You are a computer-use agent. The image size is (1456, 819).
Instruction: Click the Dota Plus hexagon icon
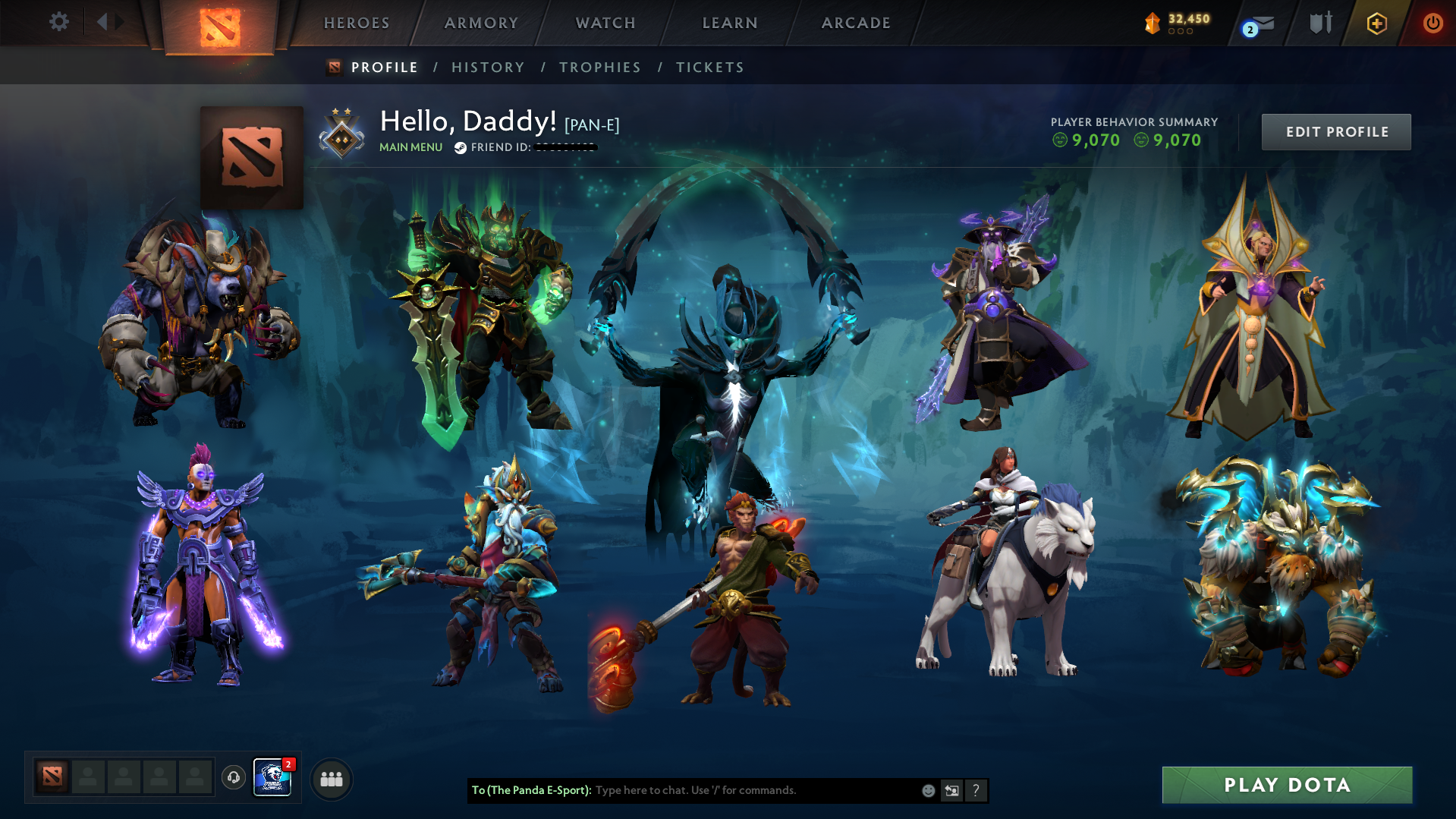[1376, 23]
